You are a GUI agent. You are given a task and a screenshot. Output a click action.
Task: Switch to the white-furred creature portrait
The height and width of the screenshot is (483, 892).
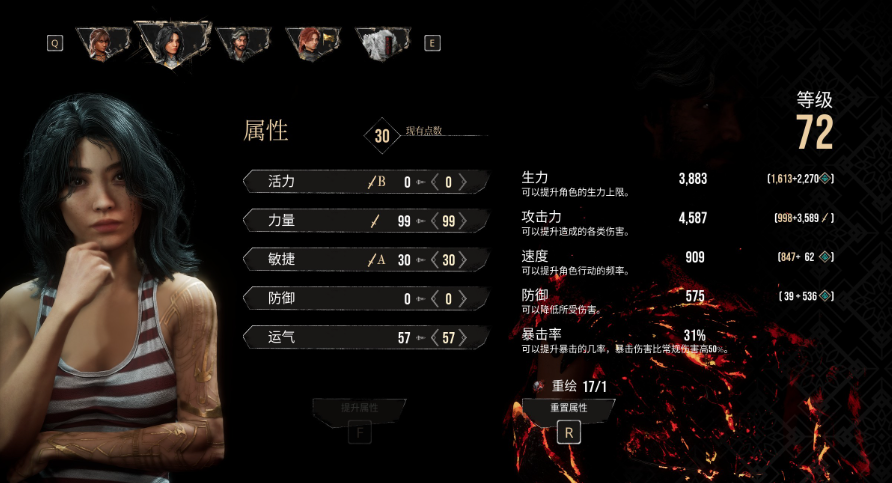(381, 43)
